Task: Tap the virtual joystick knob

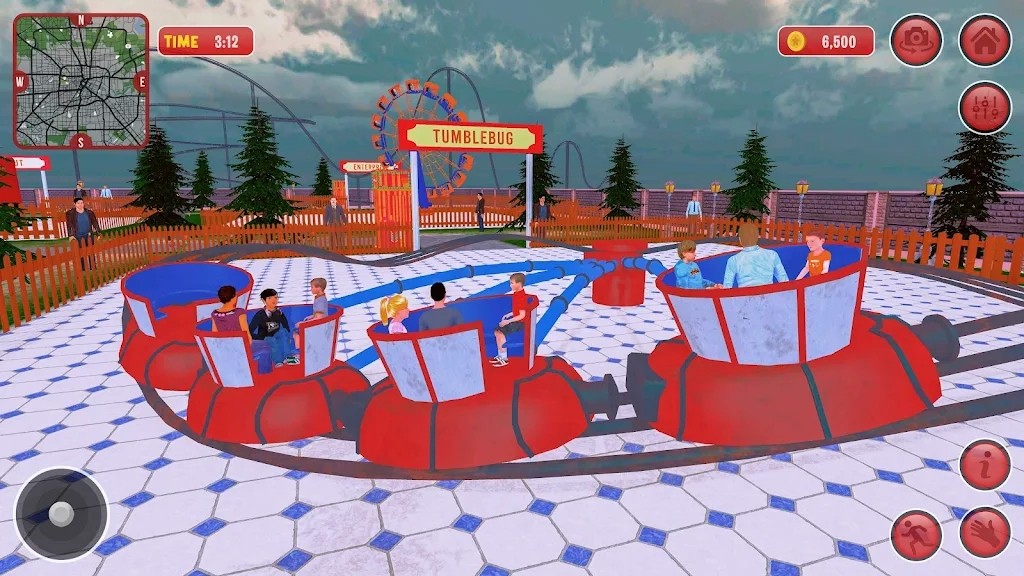Action: tap(61, 514)
